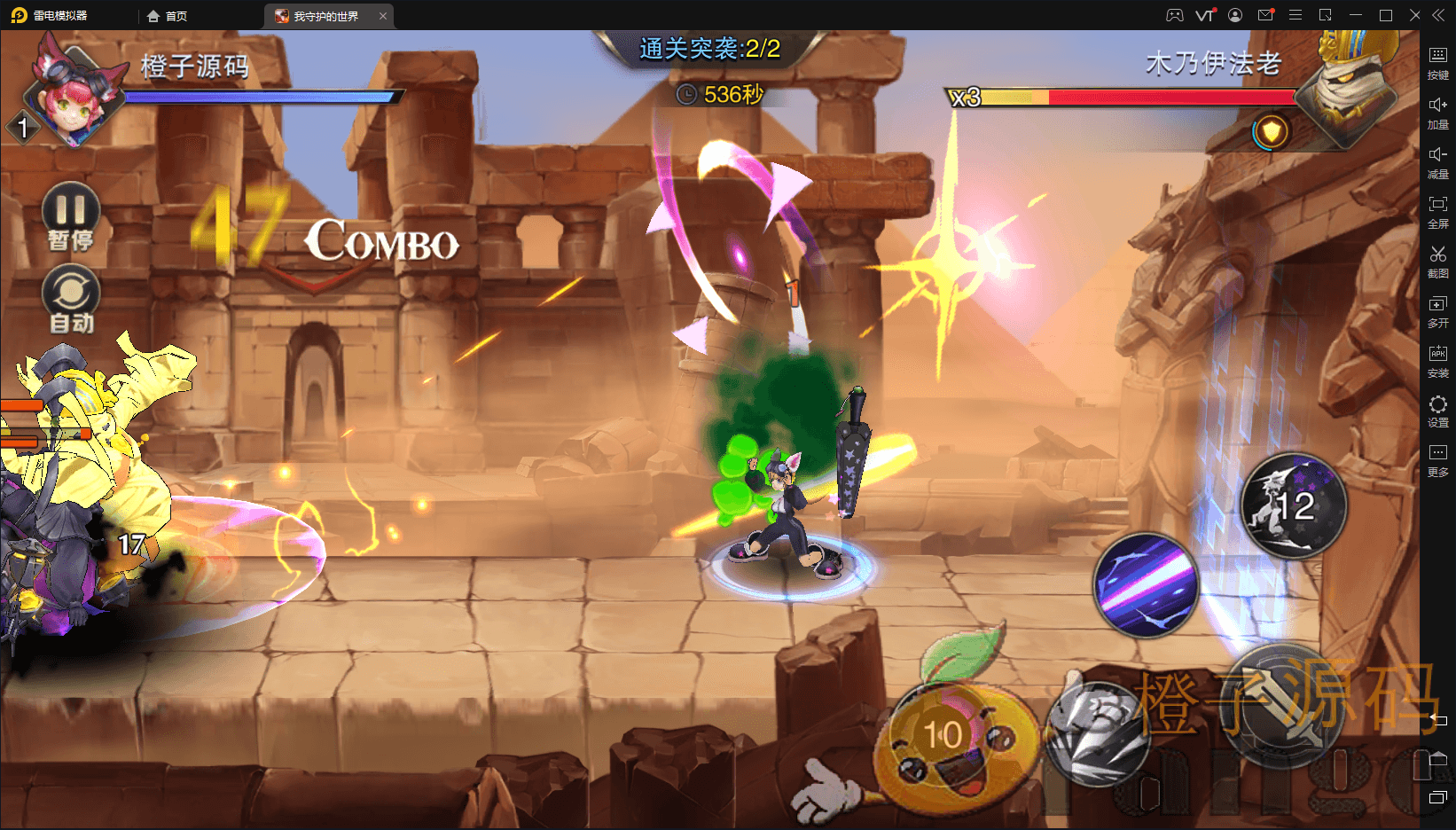Open emulator 设置 settings
Screen dimensions: 1456x830
point(1437,410)
